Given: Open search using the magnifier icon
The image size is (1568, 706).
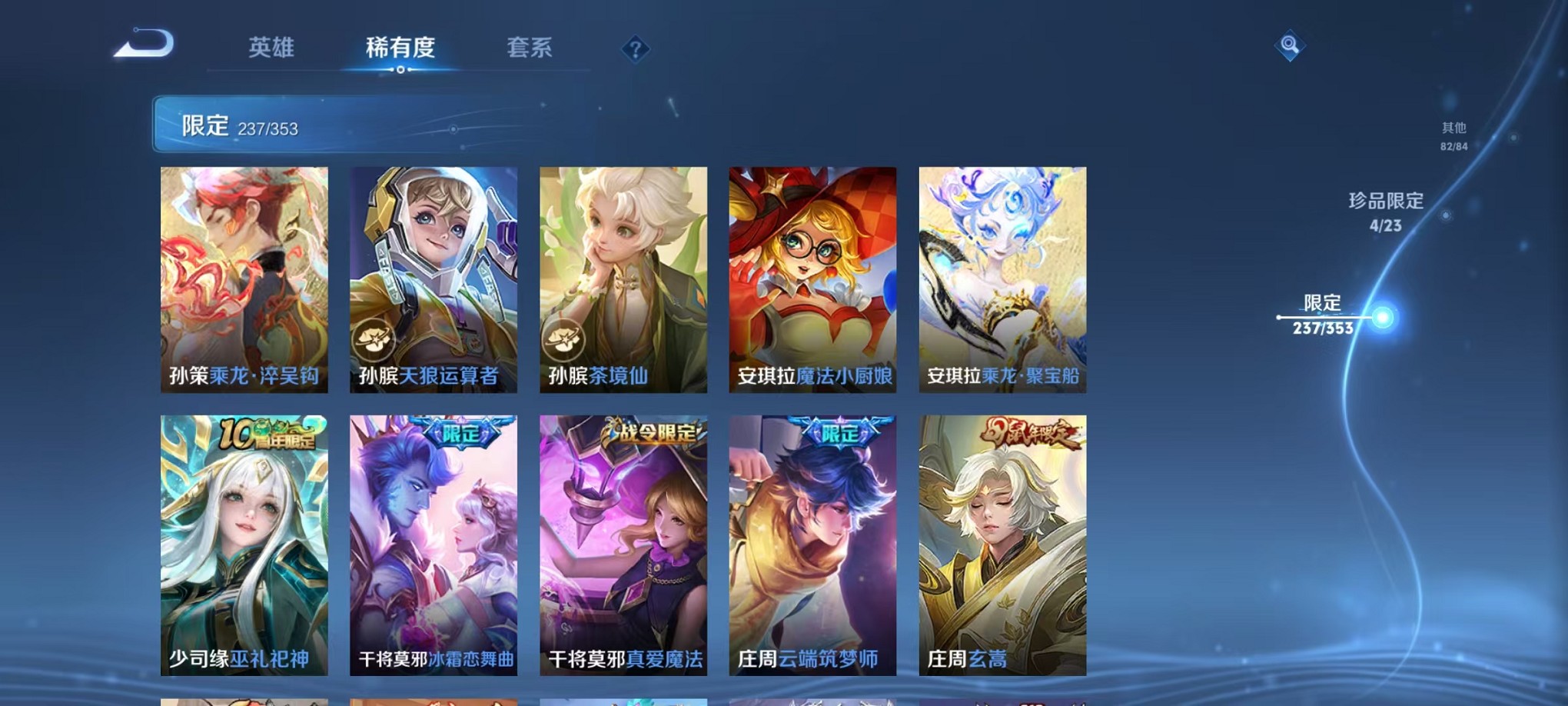Looking at the screenshot, I should [1290, 46].
